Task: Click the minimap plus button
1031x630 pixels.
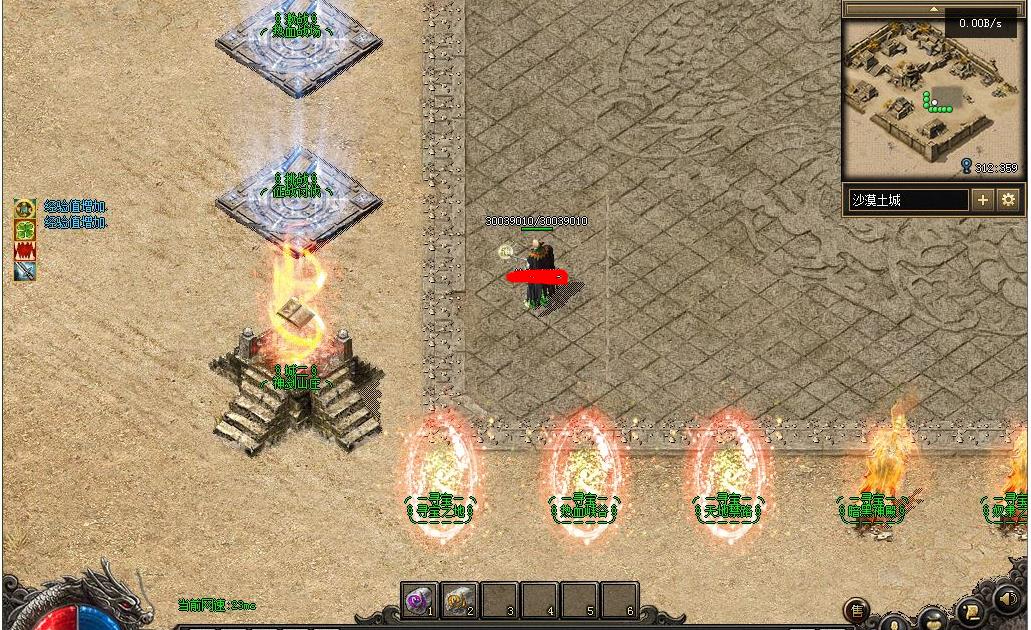Action: pos(983,200)
